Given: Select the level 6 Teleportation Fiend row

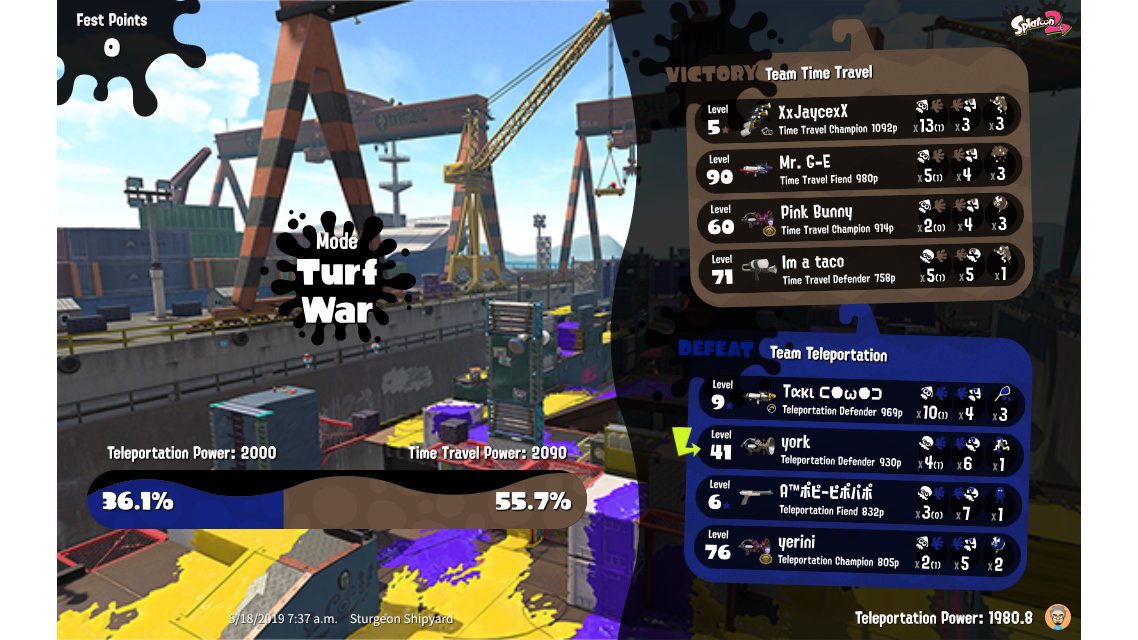Looking at the screenshot, I should [x=858, y=501].
